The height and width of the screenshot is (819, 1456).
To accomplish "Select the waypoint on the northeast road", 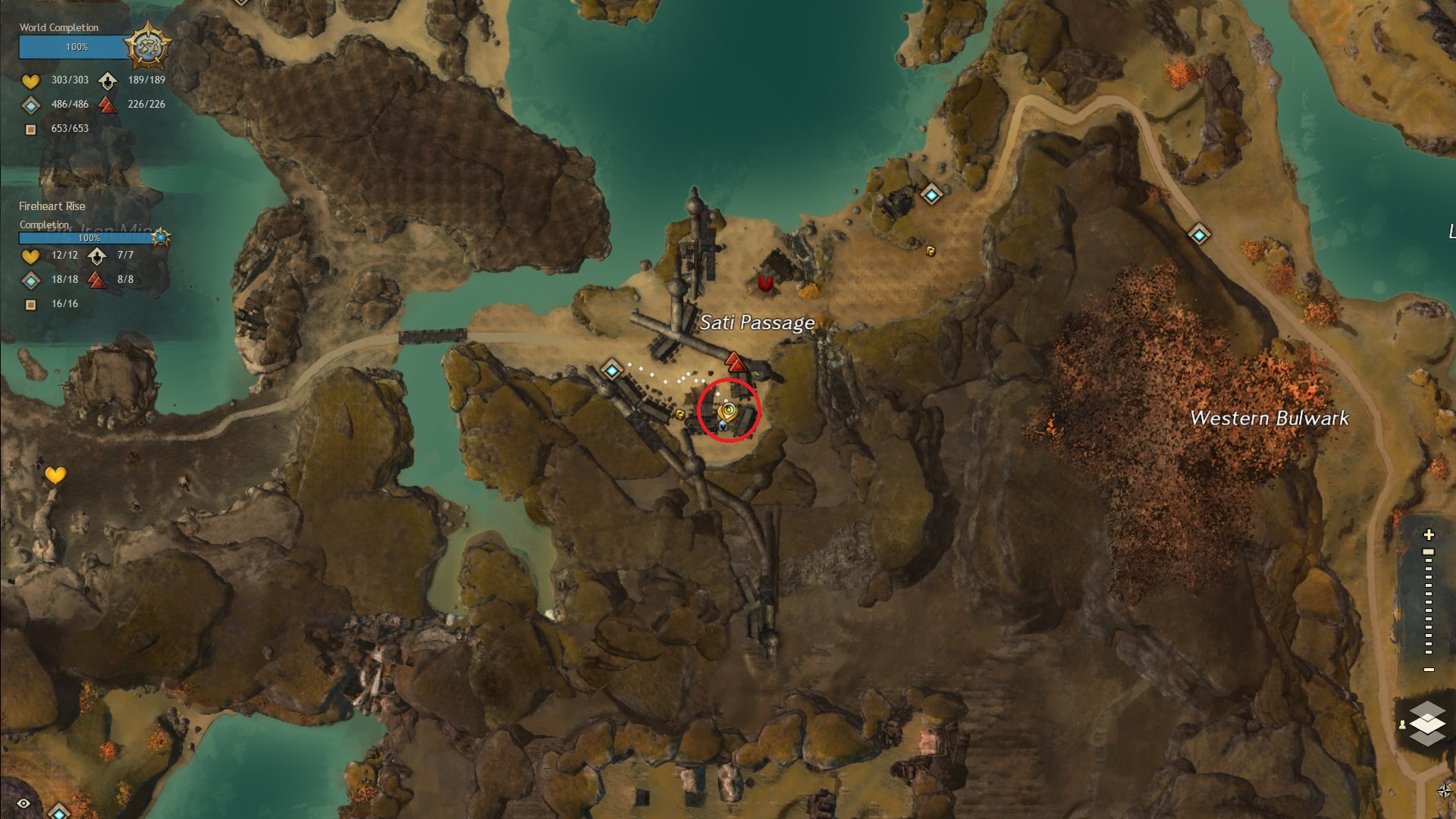I will pos(1199,235).
